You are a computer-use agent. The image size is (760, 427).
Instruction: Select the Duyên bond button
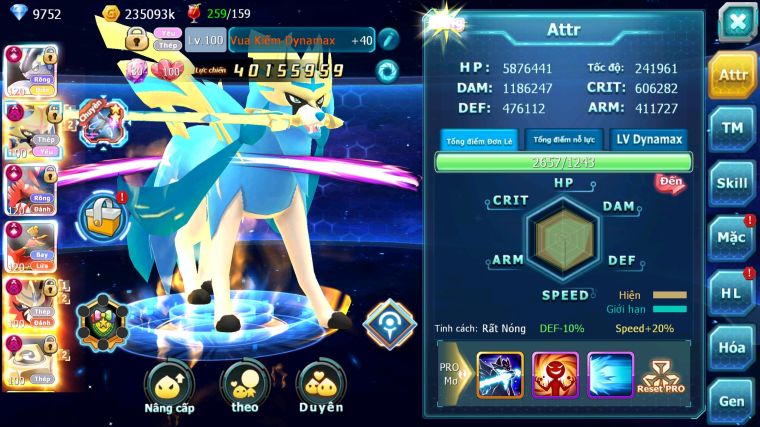(321, 386)
